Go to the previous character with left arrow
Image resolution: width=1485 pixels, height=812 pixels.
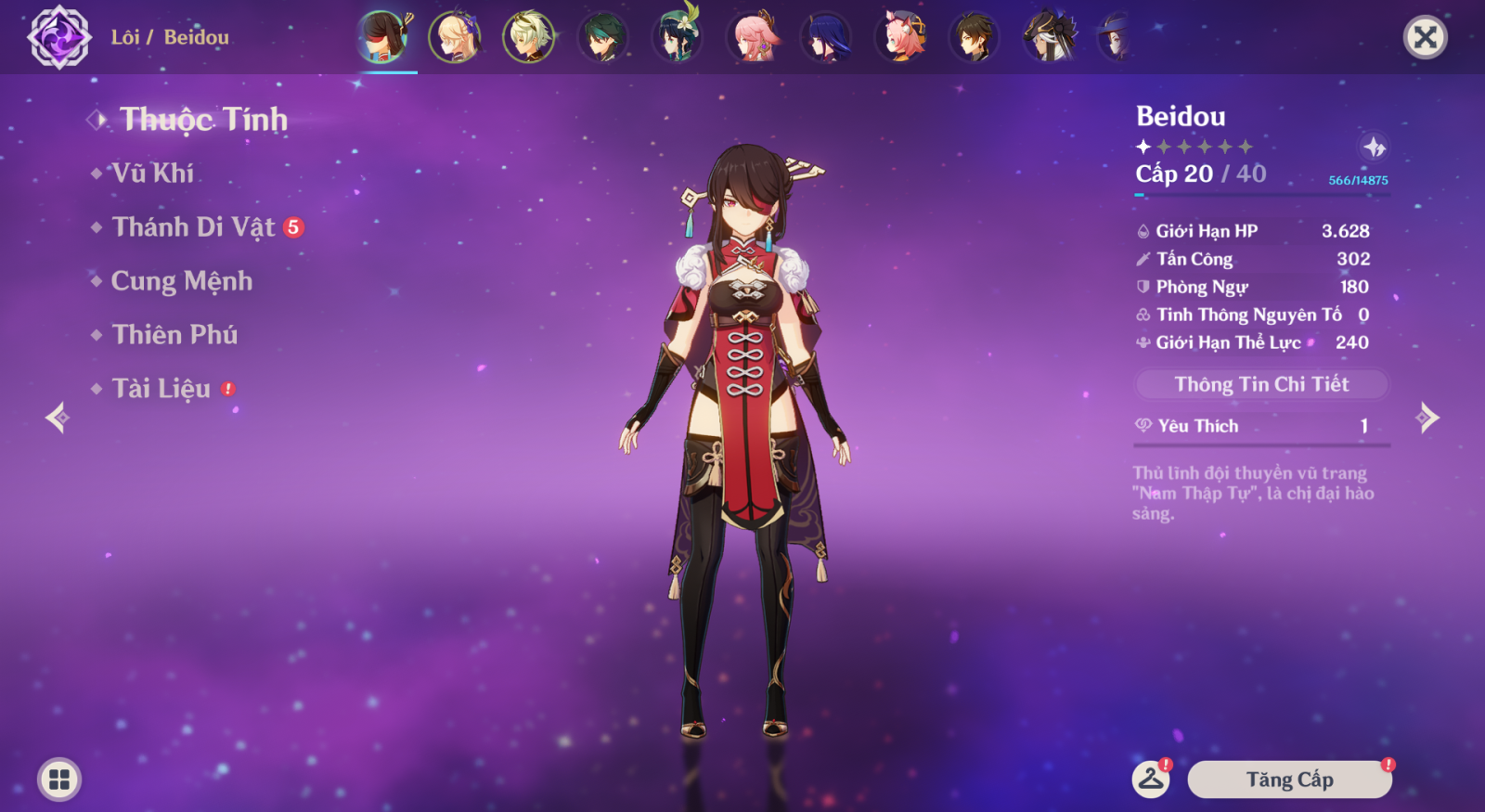(x=57, y=418)
